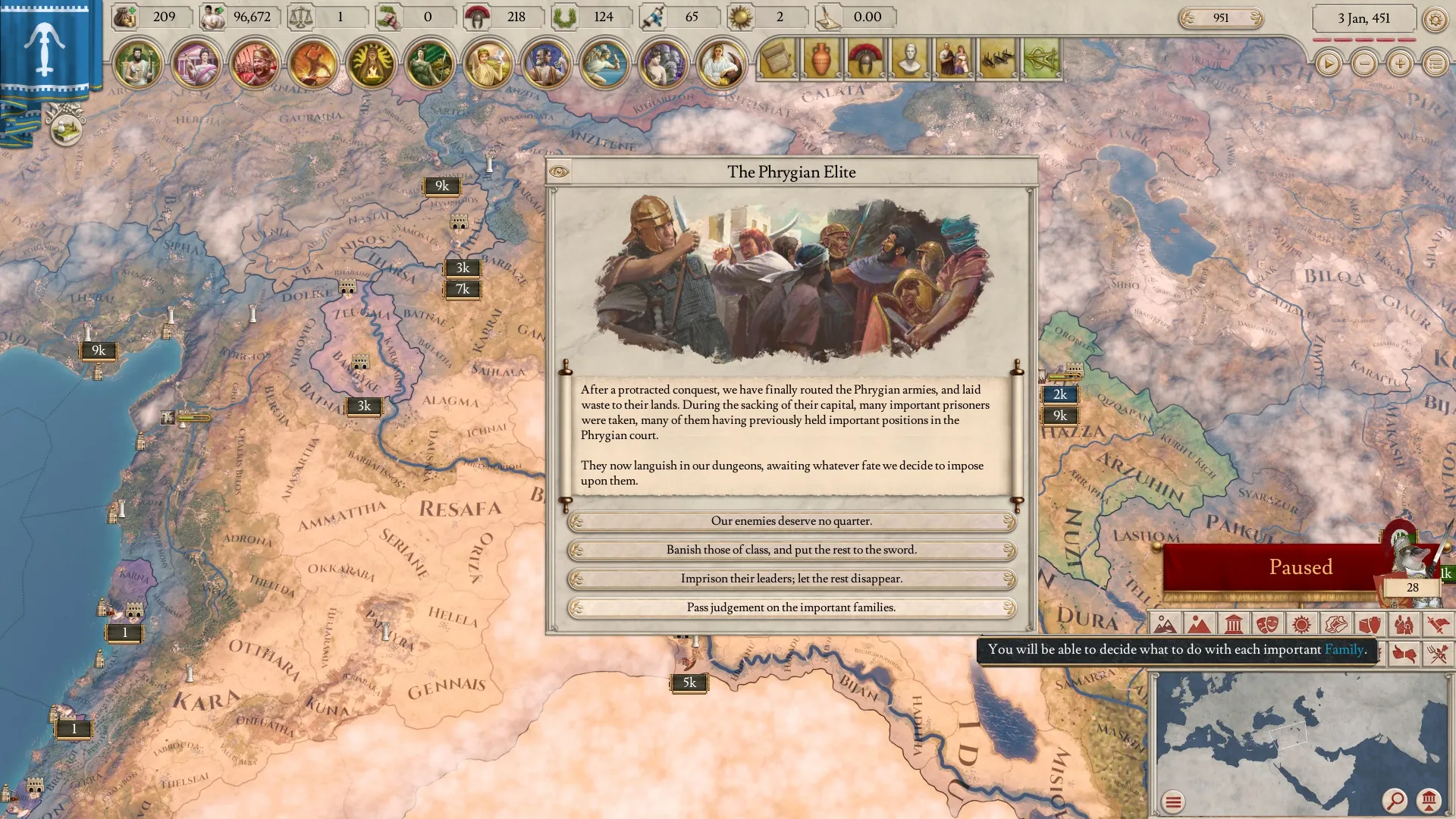Choose "Our enemies deserve no quarter."
The image size is (1456, 819).
791,521
